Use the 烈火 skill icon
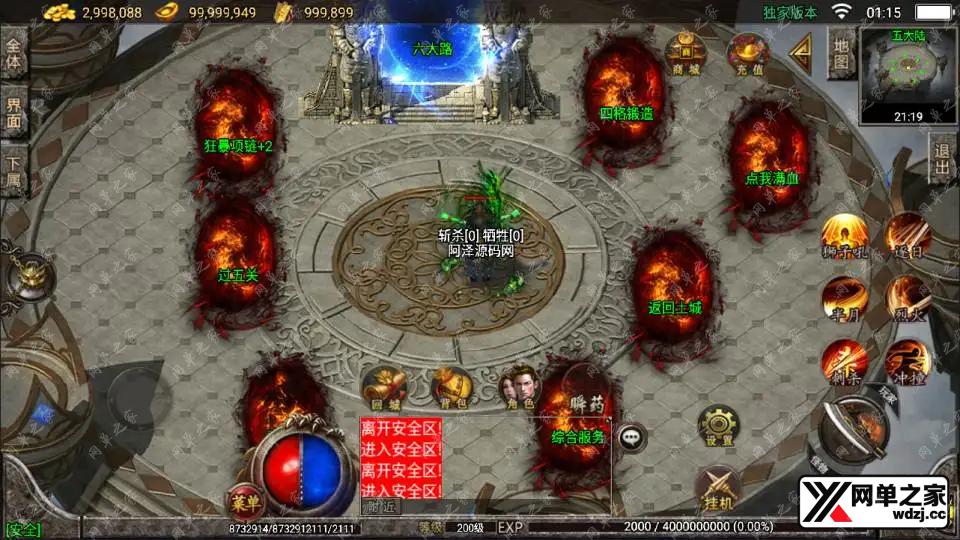 click(x=908, y=298)
